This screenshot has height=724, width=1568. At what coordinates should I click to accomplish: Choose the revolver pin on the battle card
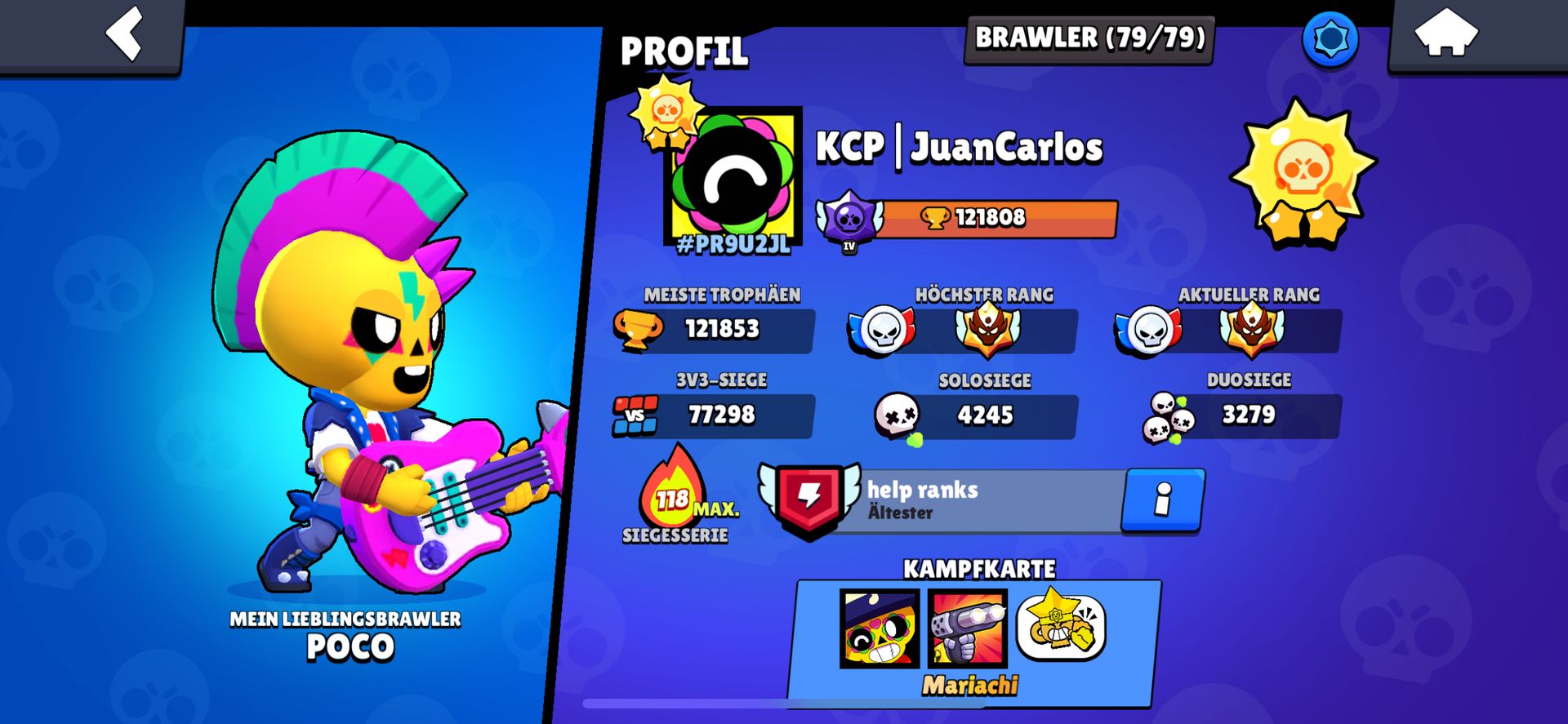tap(968, 628)
